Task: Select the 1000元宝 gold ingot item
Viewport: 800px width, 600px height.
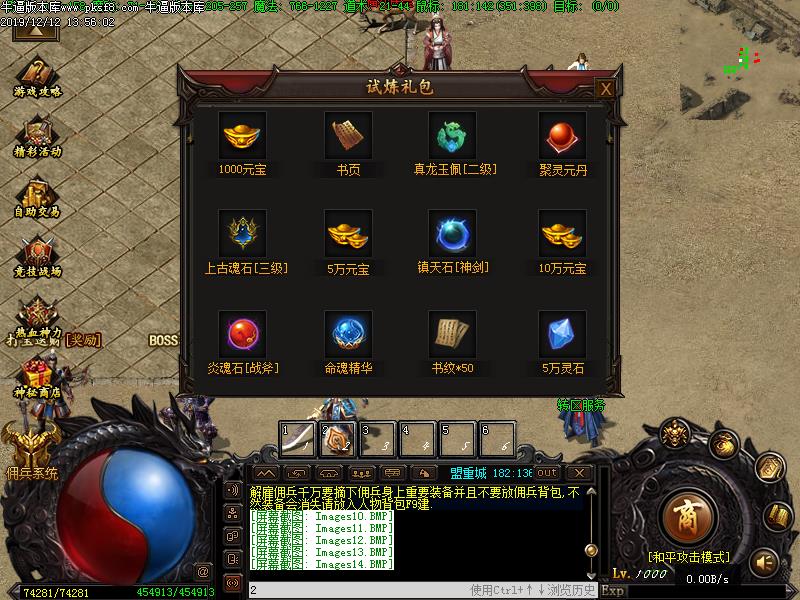Action: click(x=242, y=135)
